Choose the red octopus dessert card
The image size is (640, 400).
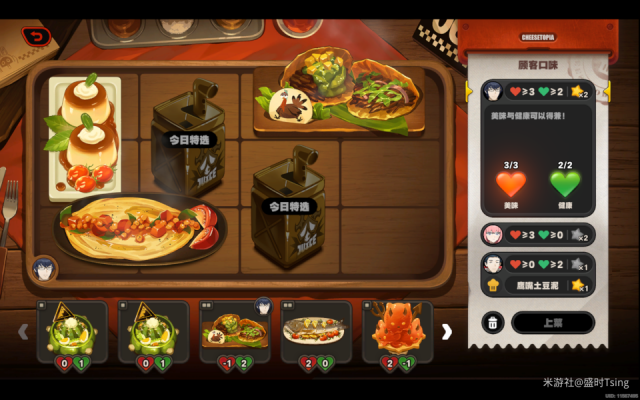(x=397, y=331)
